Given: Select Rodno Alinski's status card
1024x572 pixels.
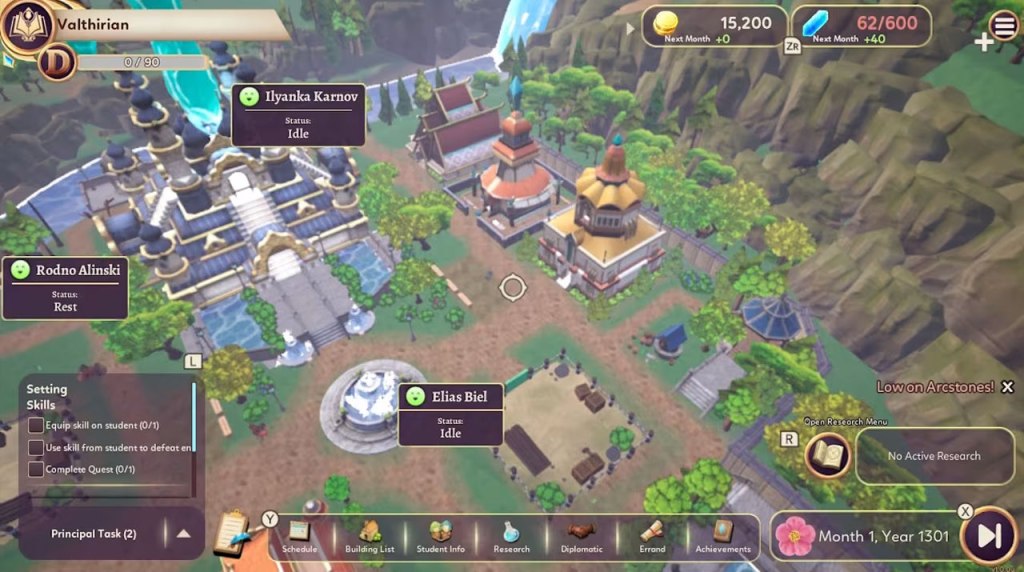Looking at the screenshot, I should coord(66,287).
